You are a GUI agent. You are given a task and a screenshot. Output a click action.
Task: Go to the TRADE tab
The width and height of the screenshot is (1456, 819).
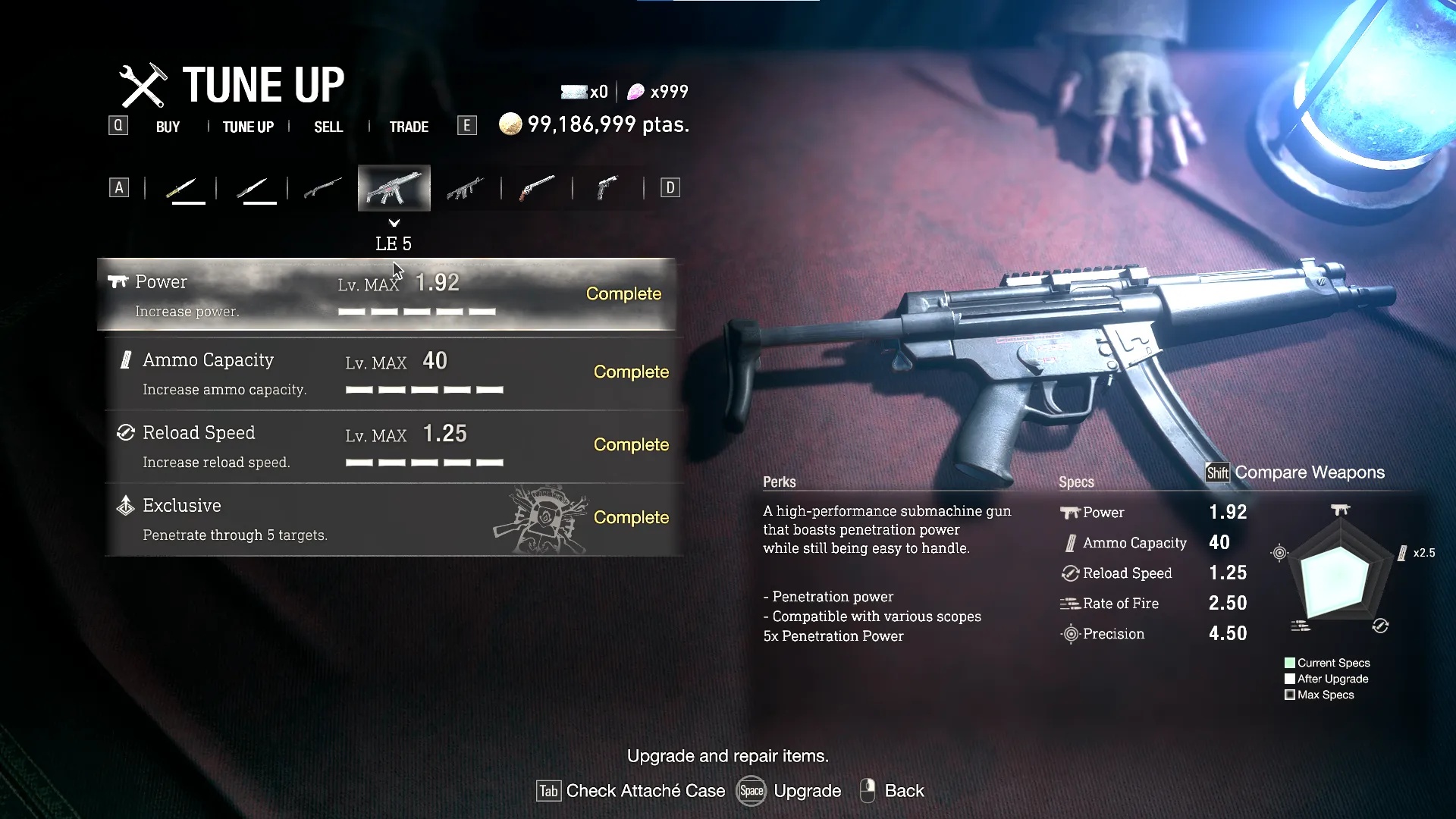click(409, 127)
